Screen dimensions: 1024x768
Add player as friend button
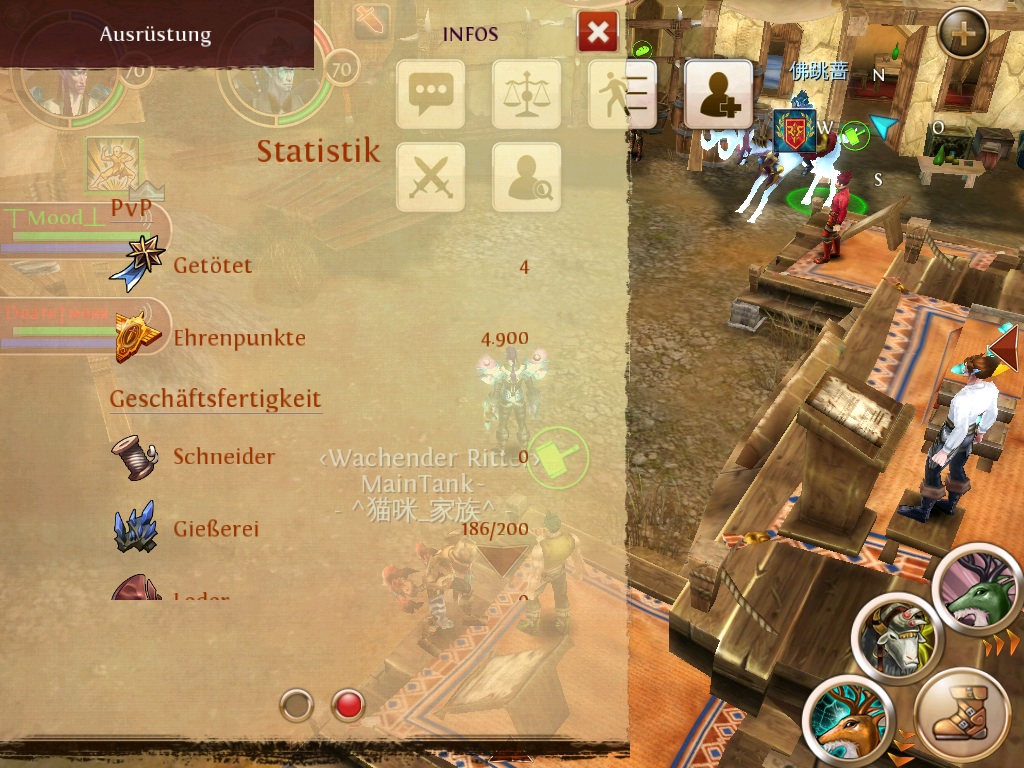(x=718, y=94)
